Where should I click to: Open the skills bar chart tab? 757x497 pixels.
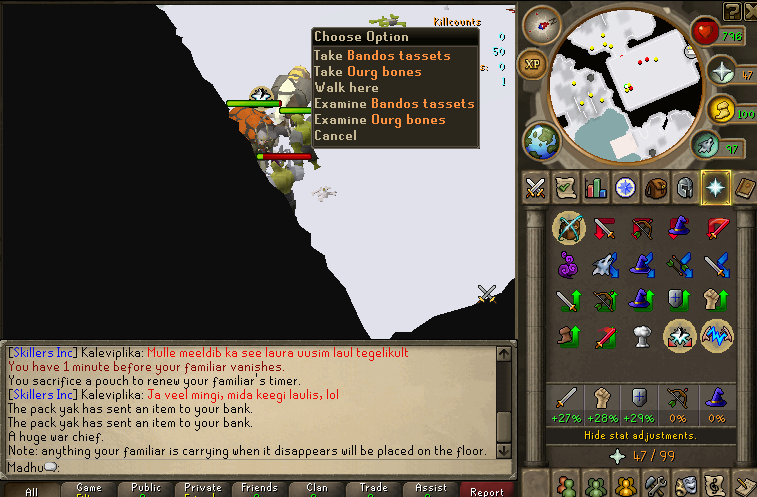pos(596,188)
